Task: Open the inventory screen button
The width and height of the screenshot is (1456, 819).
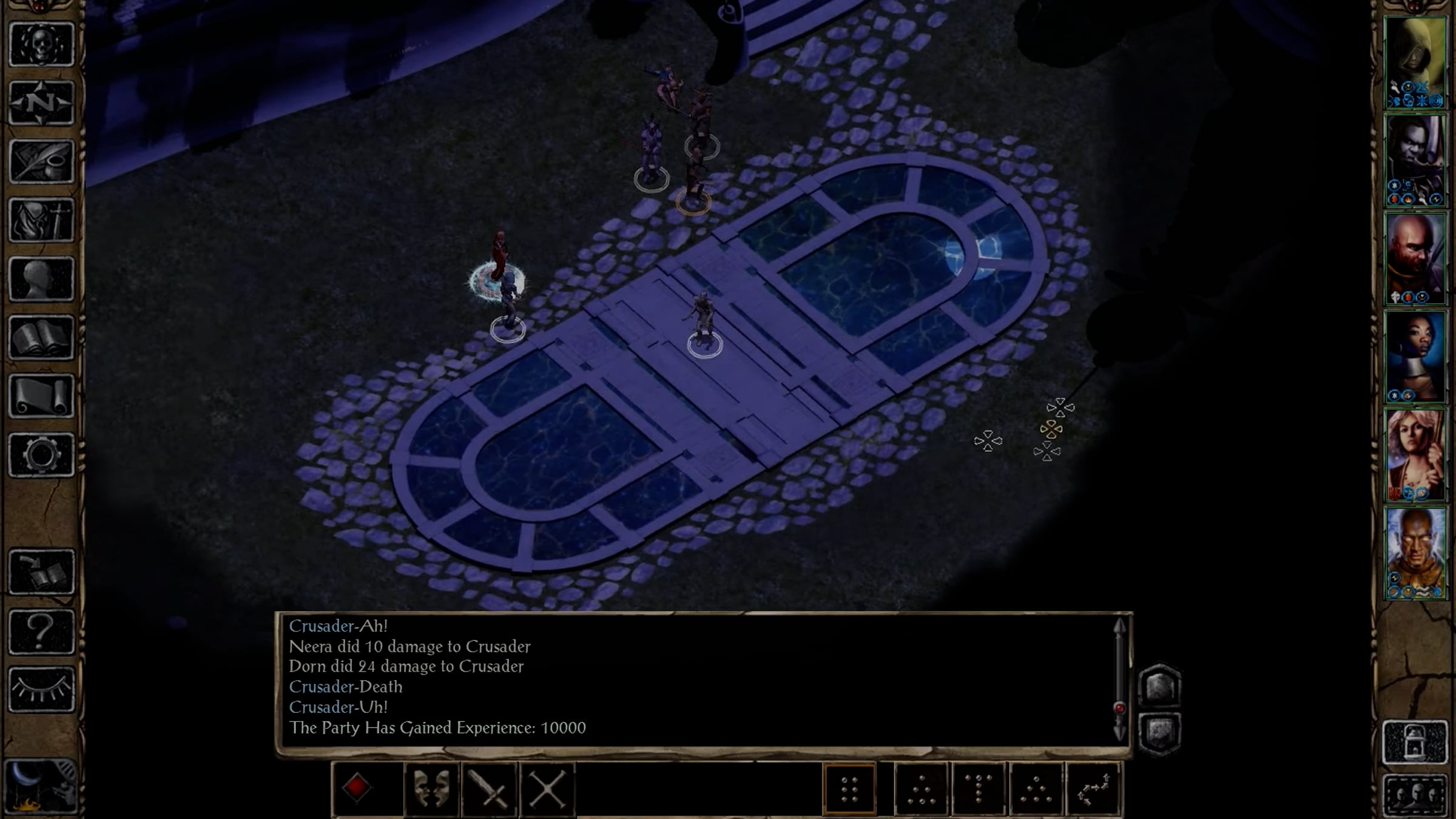Action: tap(41, 220)
